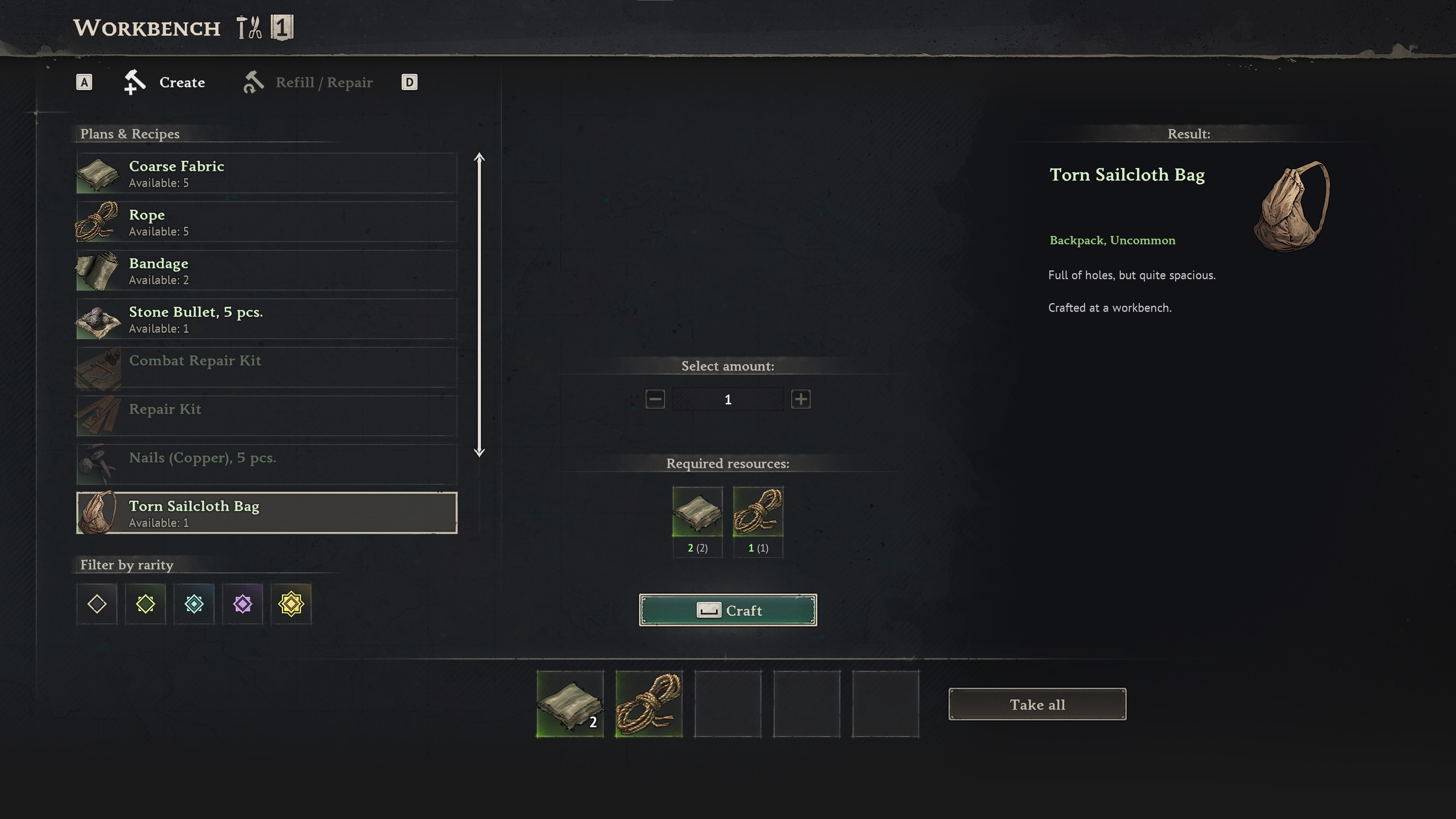Filter by green uncommon rarity
The width and height of the screenshot is (1456, 819).
[x=145, y=604]
